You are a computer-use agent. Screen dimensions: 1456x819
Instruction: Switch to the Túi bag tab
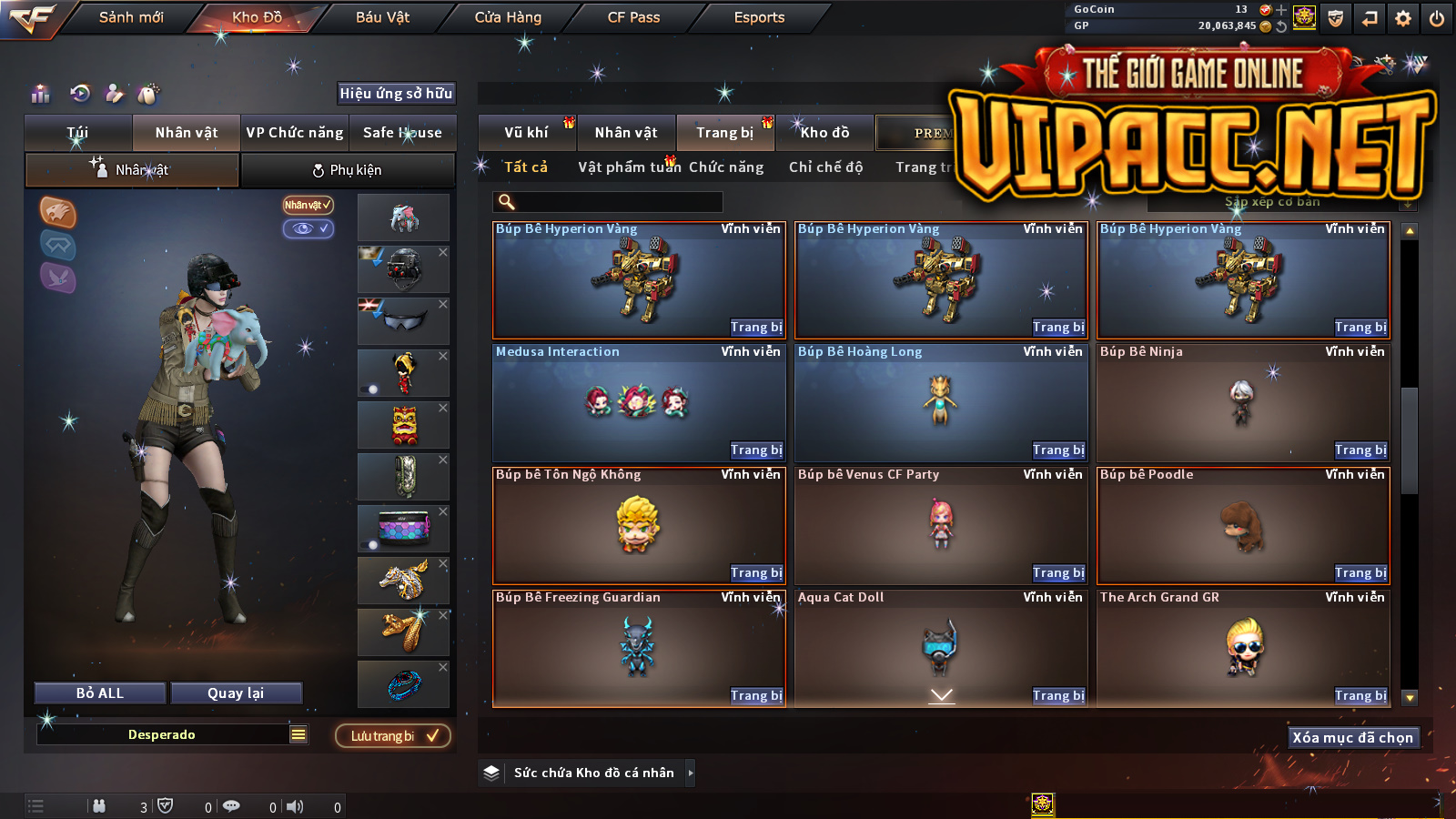[78, 133]
